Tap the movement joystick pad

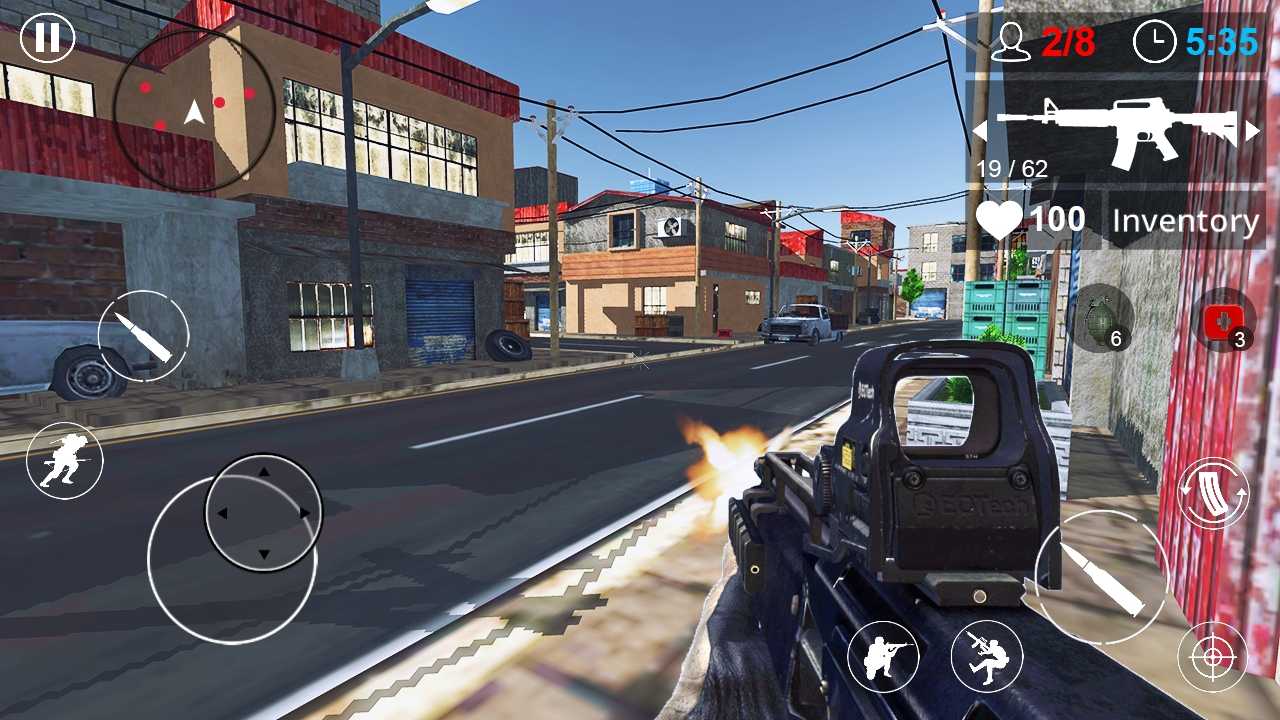click(x=263, y=512)
